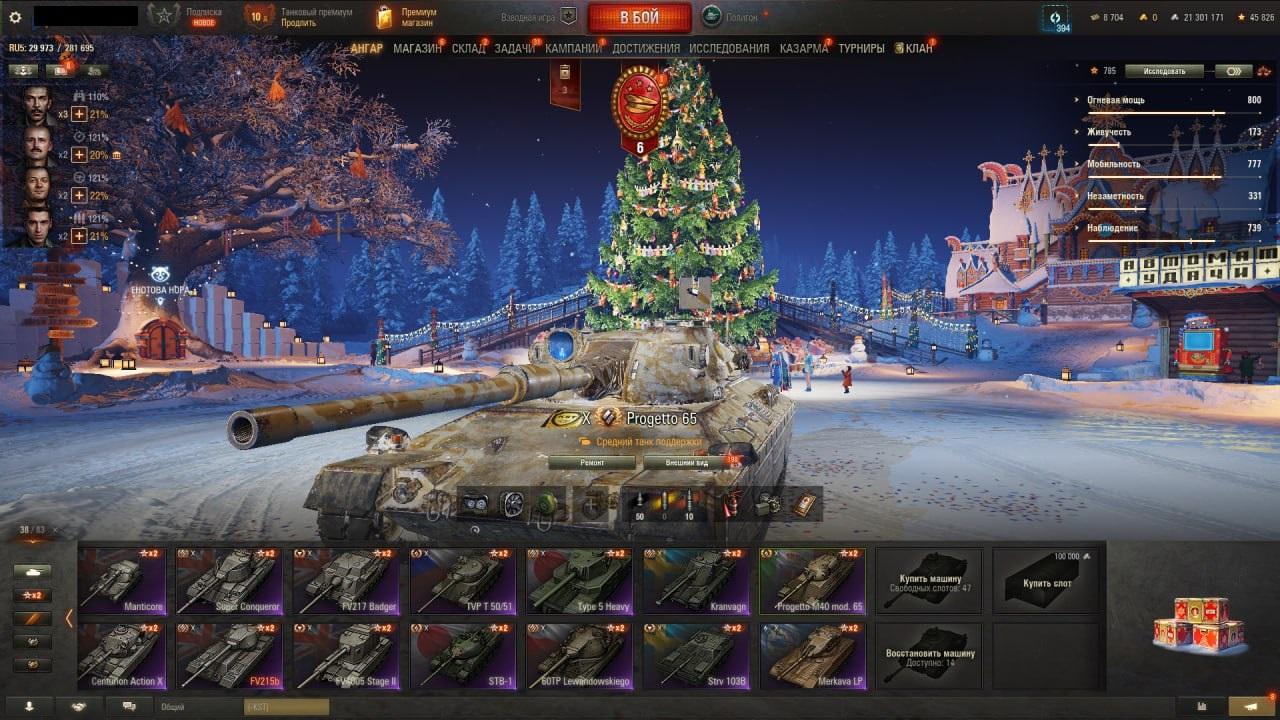Go to the ИССЛЕДОВАНИЯ tab

tap(729, 48)
